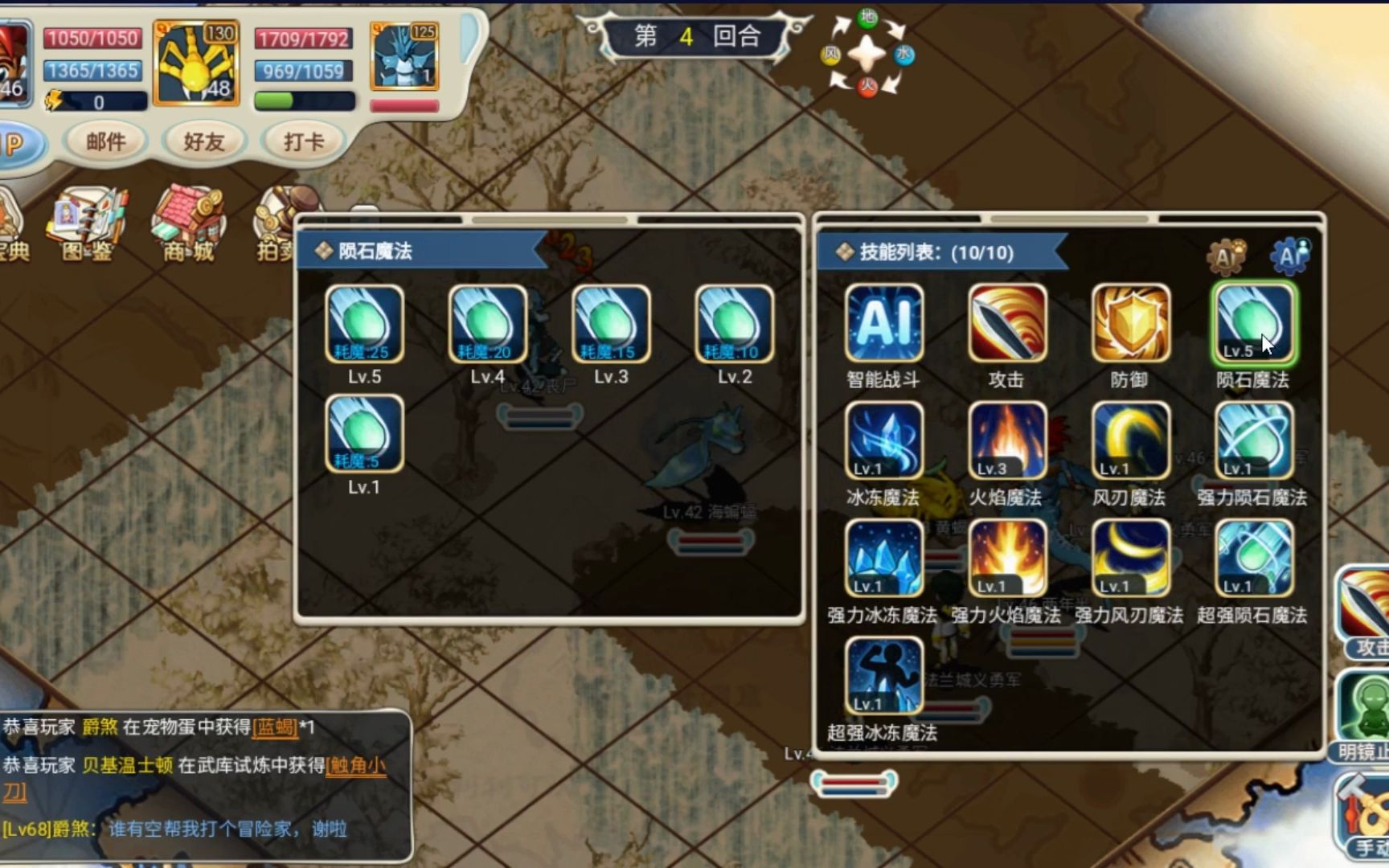This screenshot has width=1389, height=868.
Task: Click the gold AI gear settings icon
Action: coord(1225,256)
